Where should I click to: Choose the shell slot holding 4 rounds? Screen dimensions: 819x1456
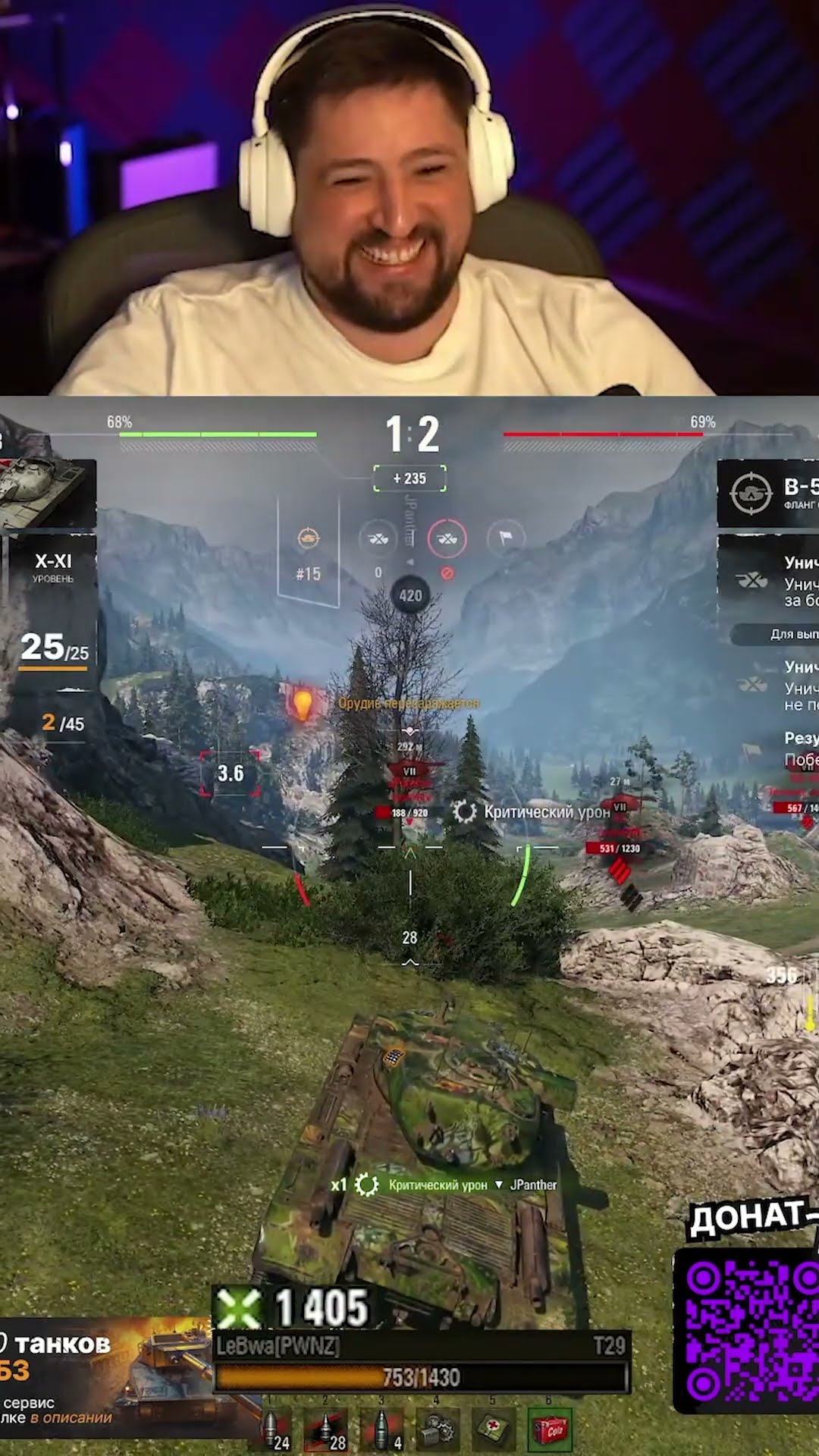pyautogui.click(x=383, y=1429)
